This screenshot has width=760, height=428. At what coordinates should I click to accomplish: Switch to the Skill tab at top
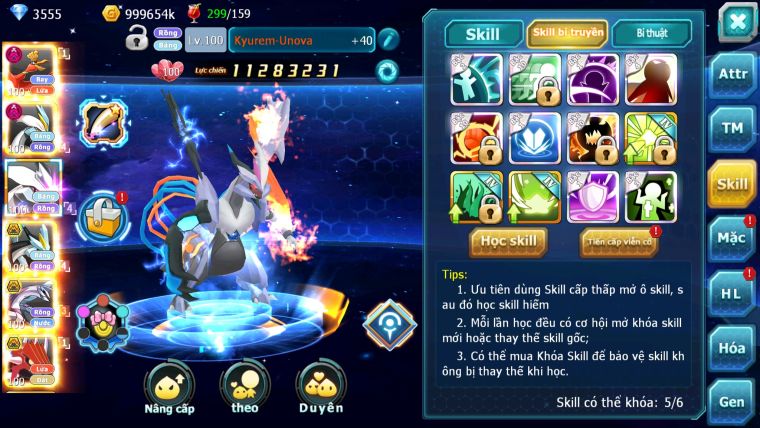tap(483, 33)
